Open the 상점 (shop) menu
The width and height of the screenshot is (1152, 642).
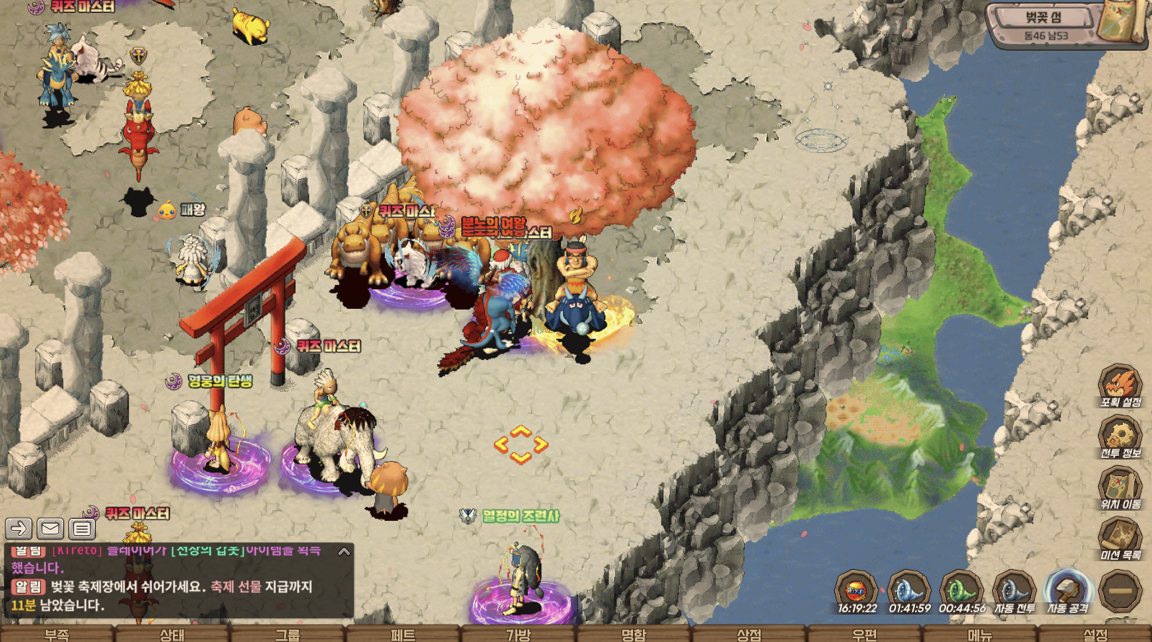[749, 634]
